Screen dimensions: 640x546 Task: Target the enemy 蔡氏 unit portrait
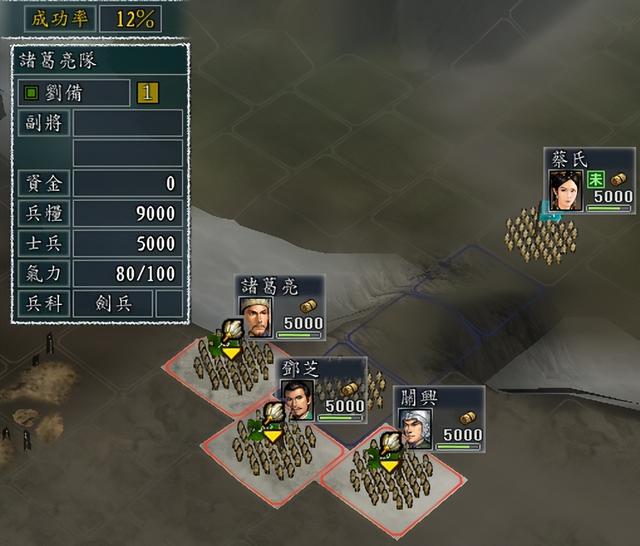(564, 190)
